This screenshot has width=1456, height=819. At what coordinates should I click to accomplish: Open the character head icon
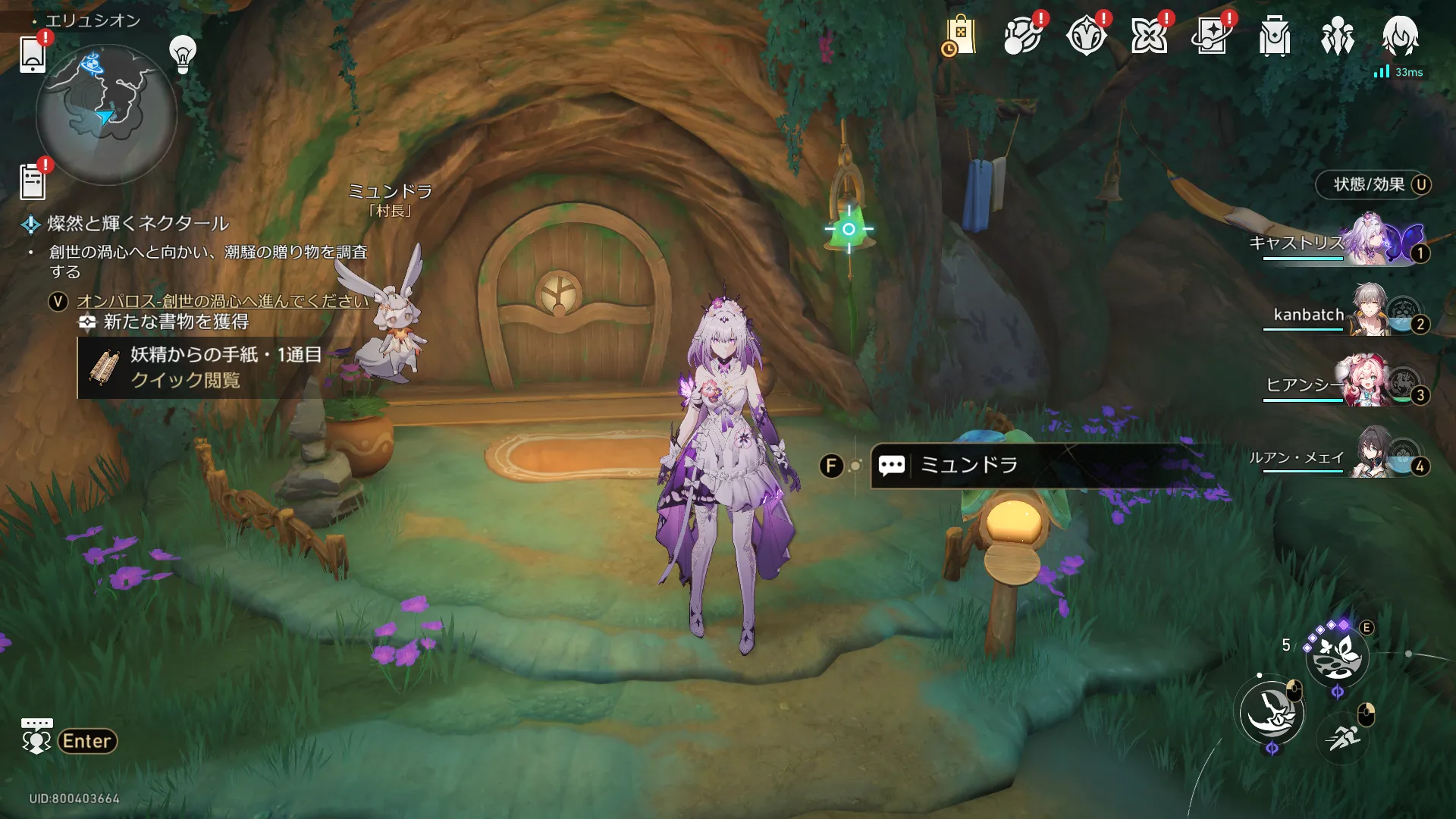(x=1400, y=35)
